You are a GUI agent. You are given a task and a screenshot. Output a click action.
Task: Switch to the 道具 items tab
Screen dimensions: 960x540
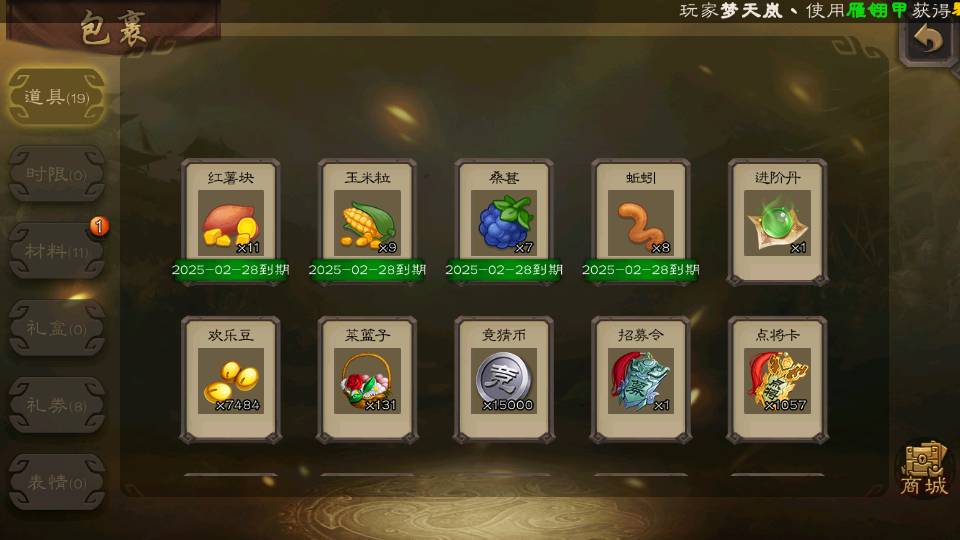click(x=56, y=97)
